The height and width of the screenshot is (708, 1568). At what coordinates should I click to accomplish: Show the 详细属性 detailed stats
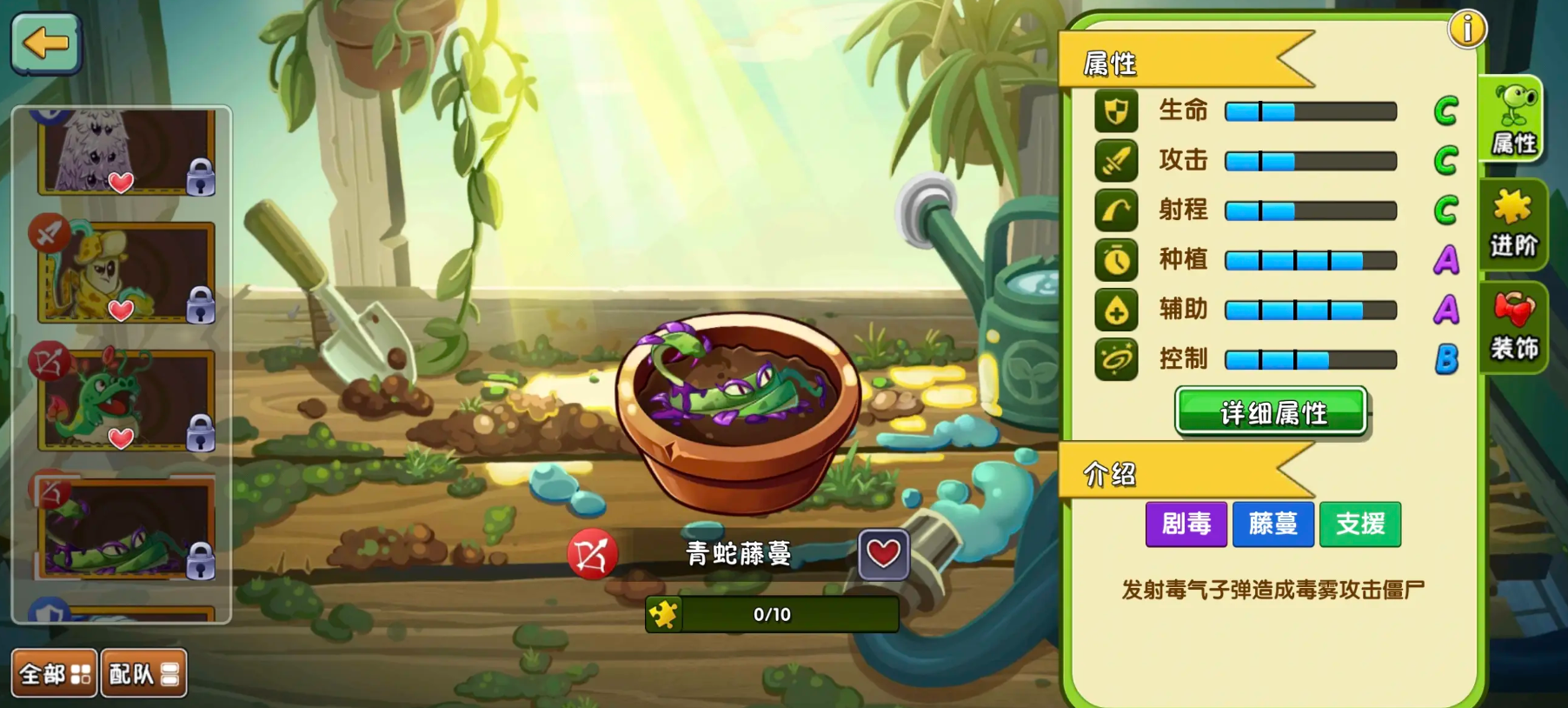[1272, 411]
